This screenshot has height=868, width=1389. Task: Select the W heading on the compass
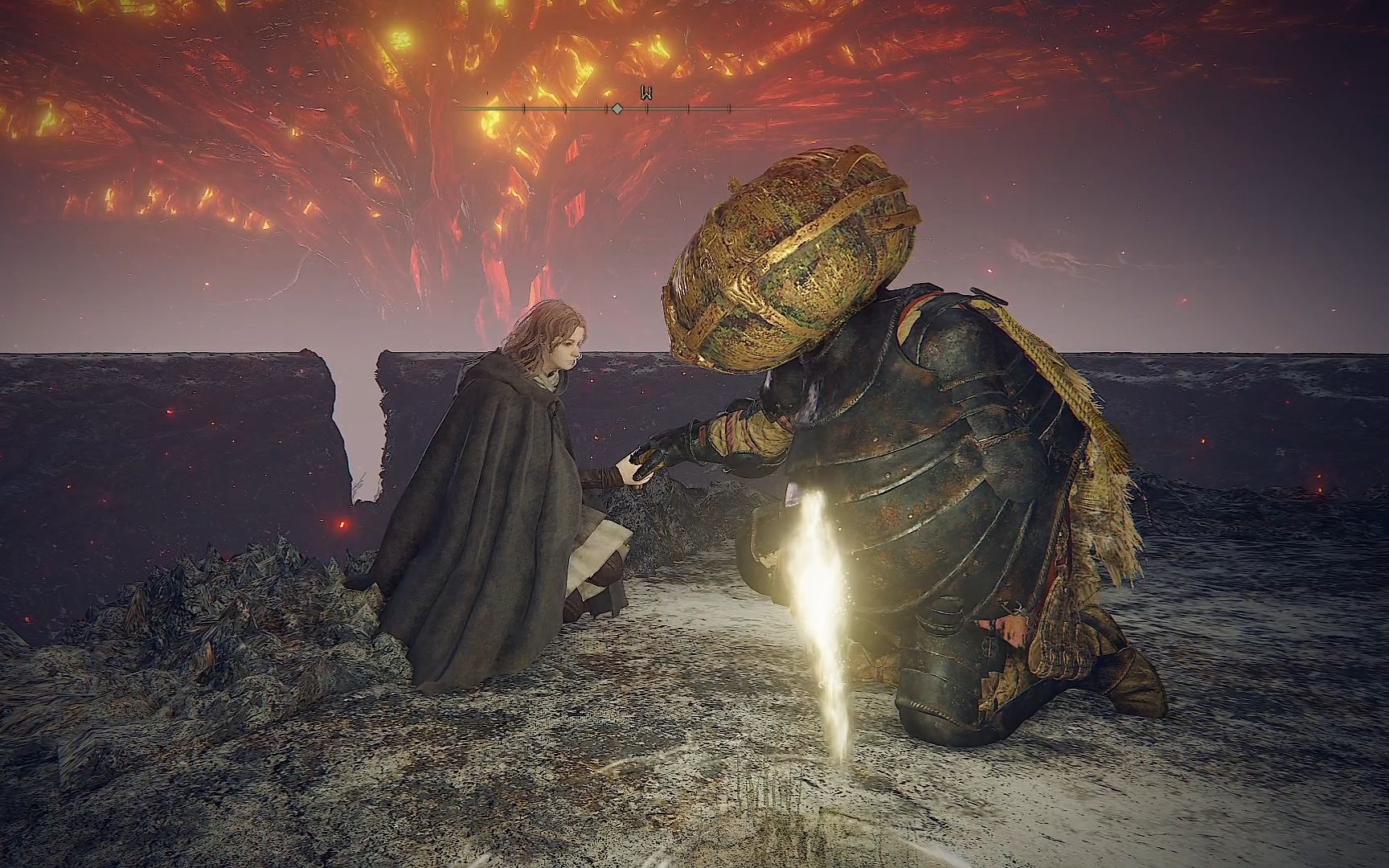point(646,94)
